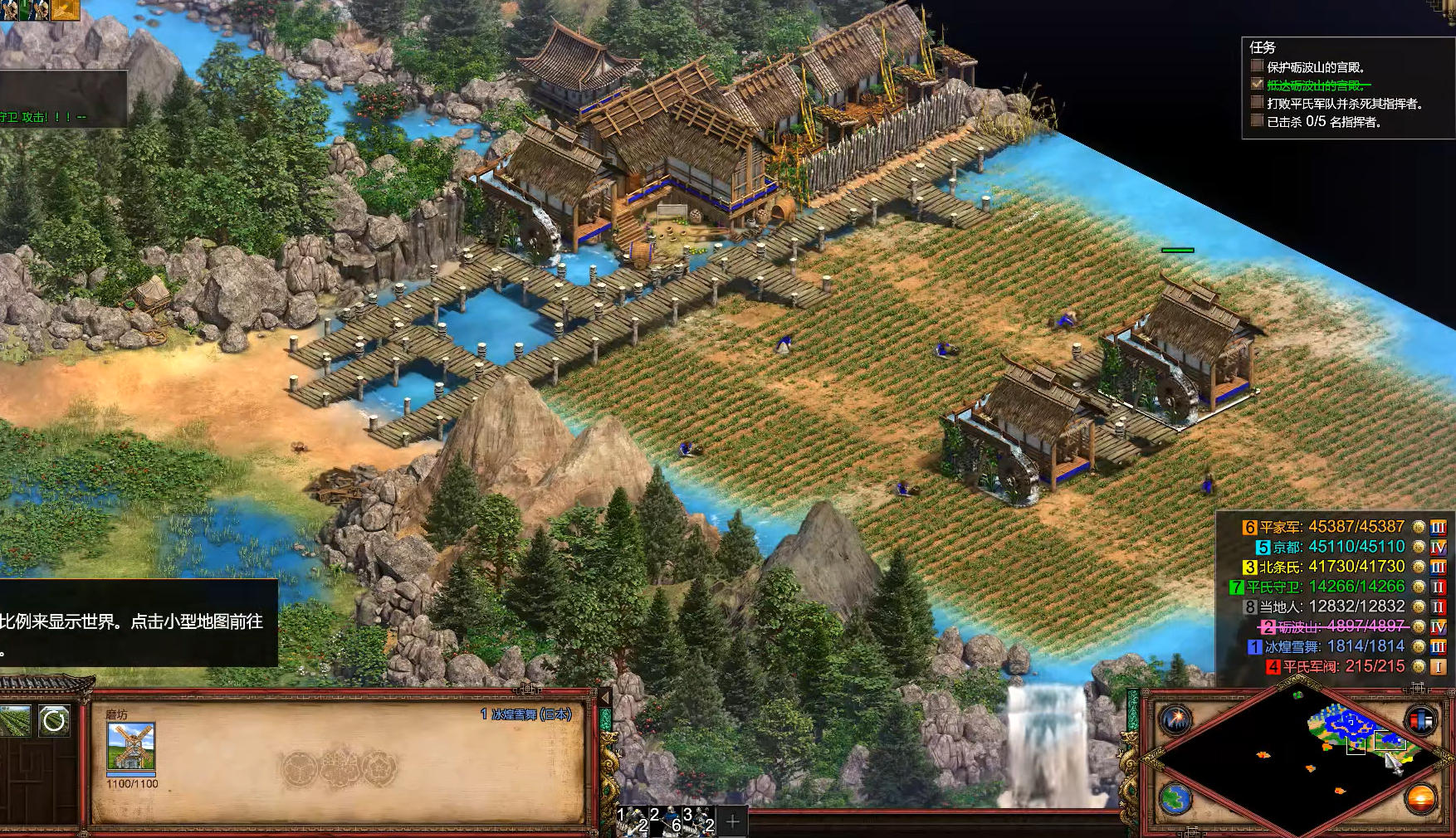The width and height of the screenshot is (1456, 838).
Task: Open the statistics bars minimap button
Action: (x=1419, y=719)
